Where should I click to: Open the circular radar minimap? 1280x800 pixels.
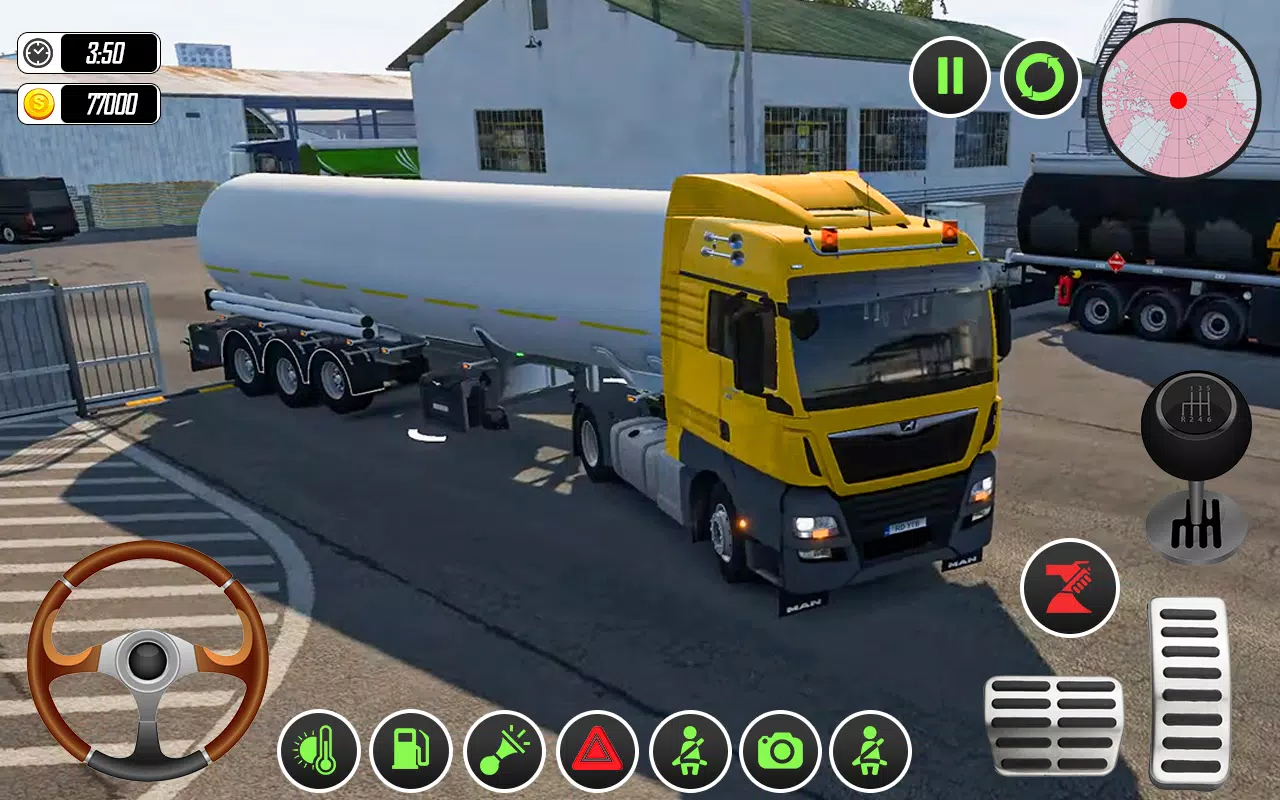[x=1178, y=99]
